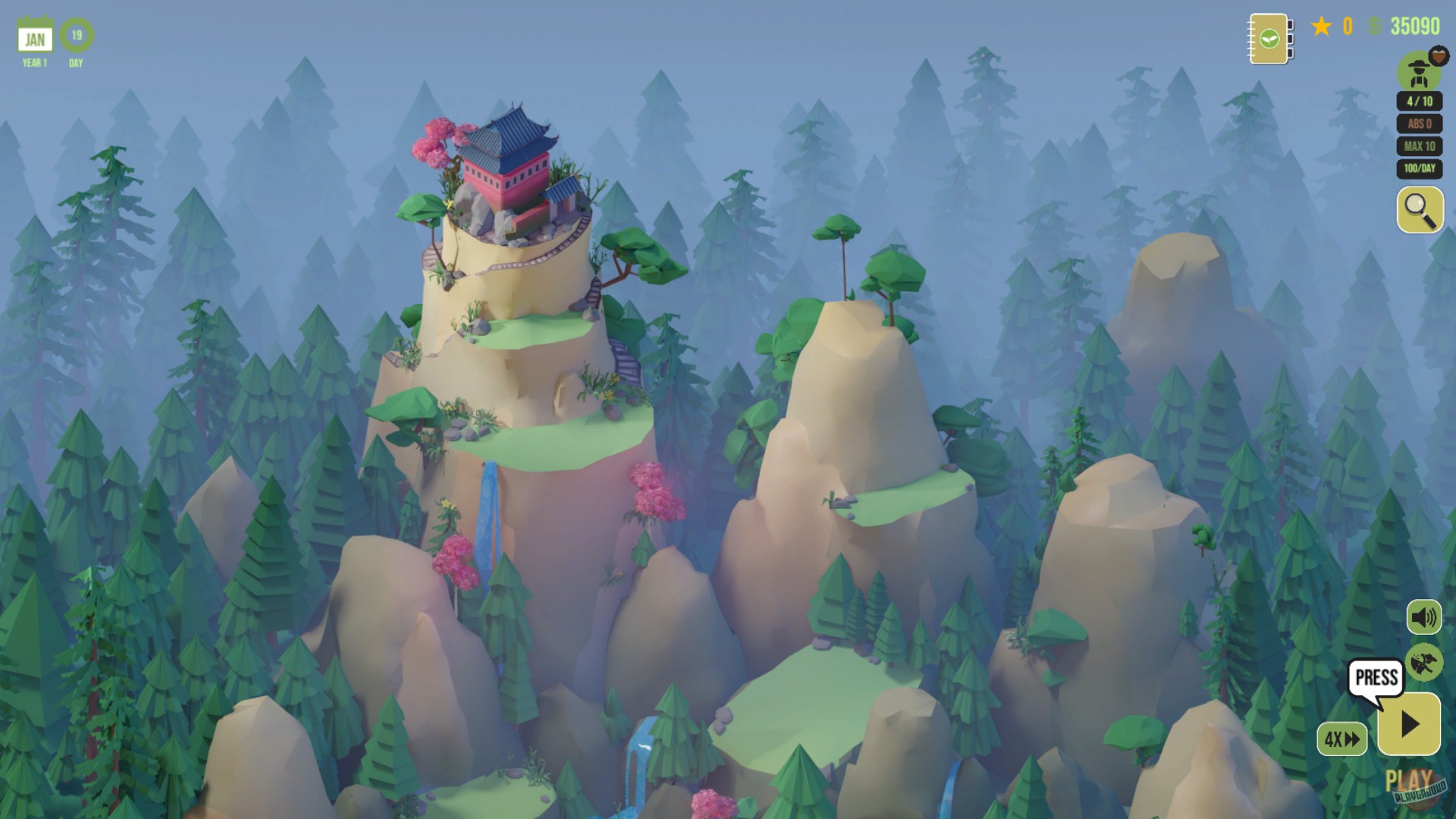
Task: Click the JAN Year 1 calendar icon
Action: (34, 34)
